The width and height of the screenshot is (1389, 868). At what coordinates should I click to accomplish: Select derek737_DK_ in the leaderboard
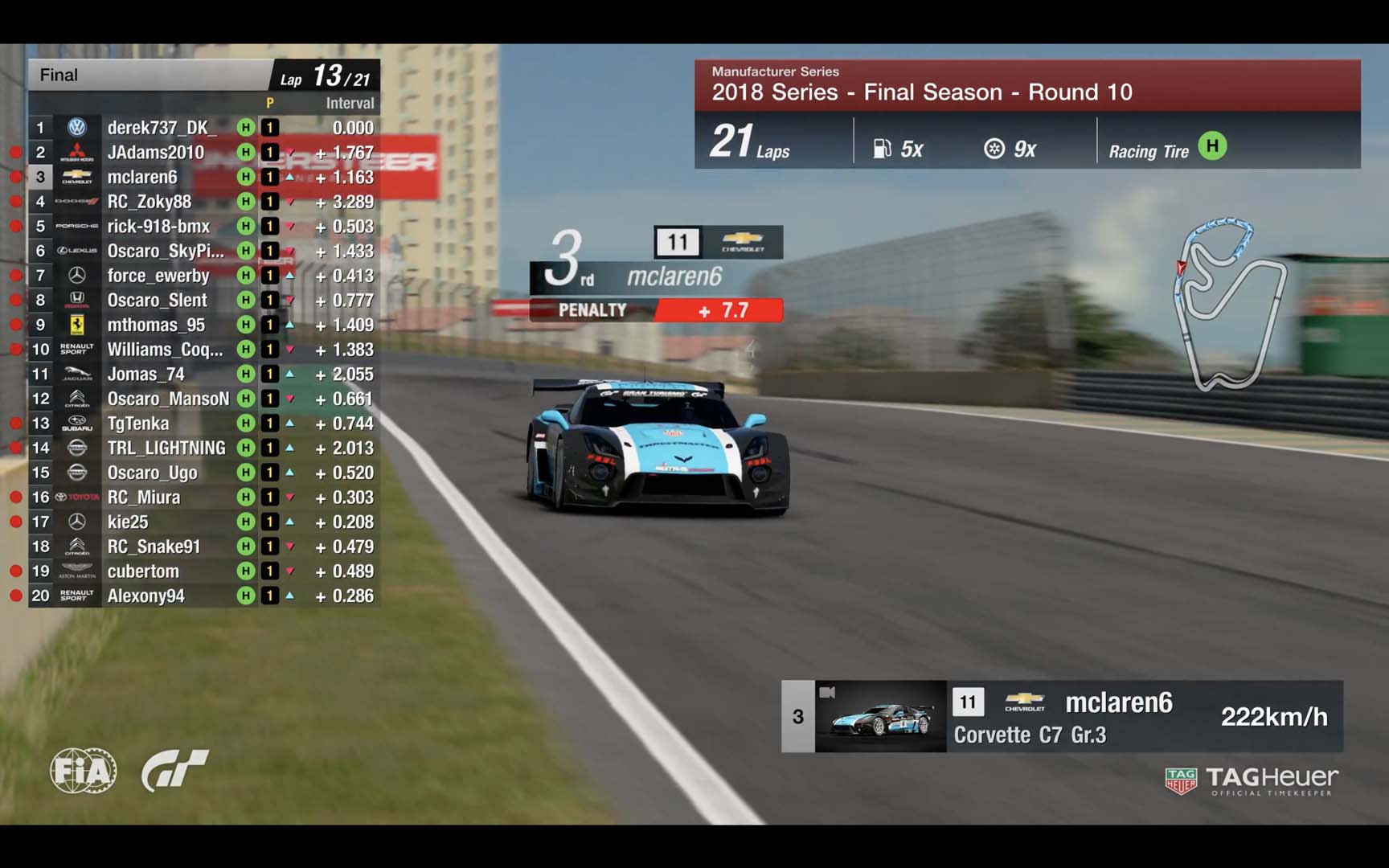pos(158,128)
